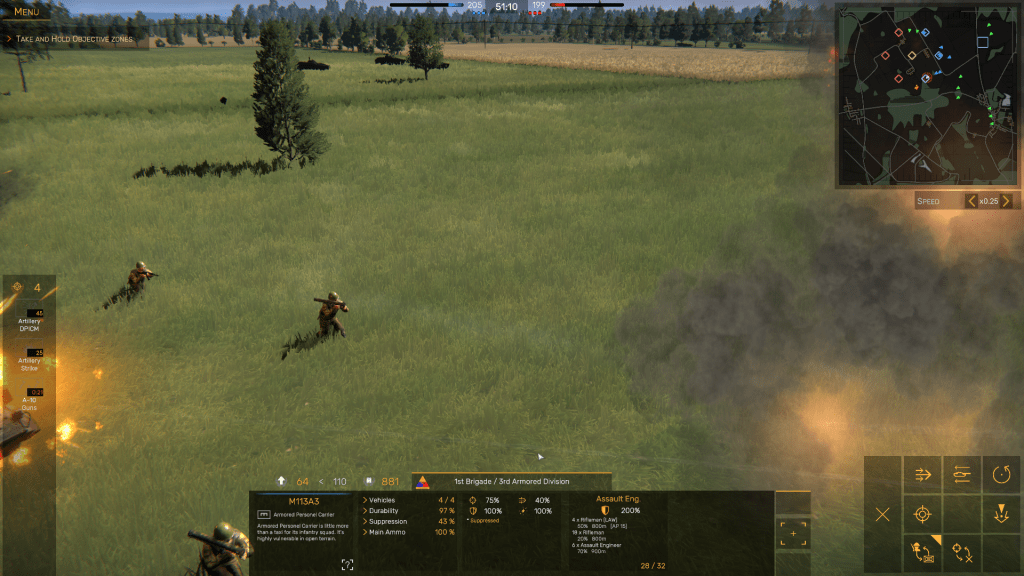Click the downward arrow unload command
This screenshot has height=576, width=1024.
click(1001, 515)
